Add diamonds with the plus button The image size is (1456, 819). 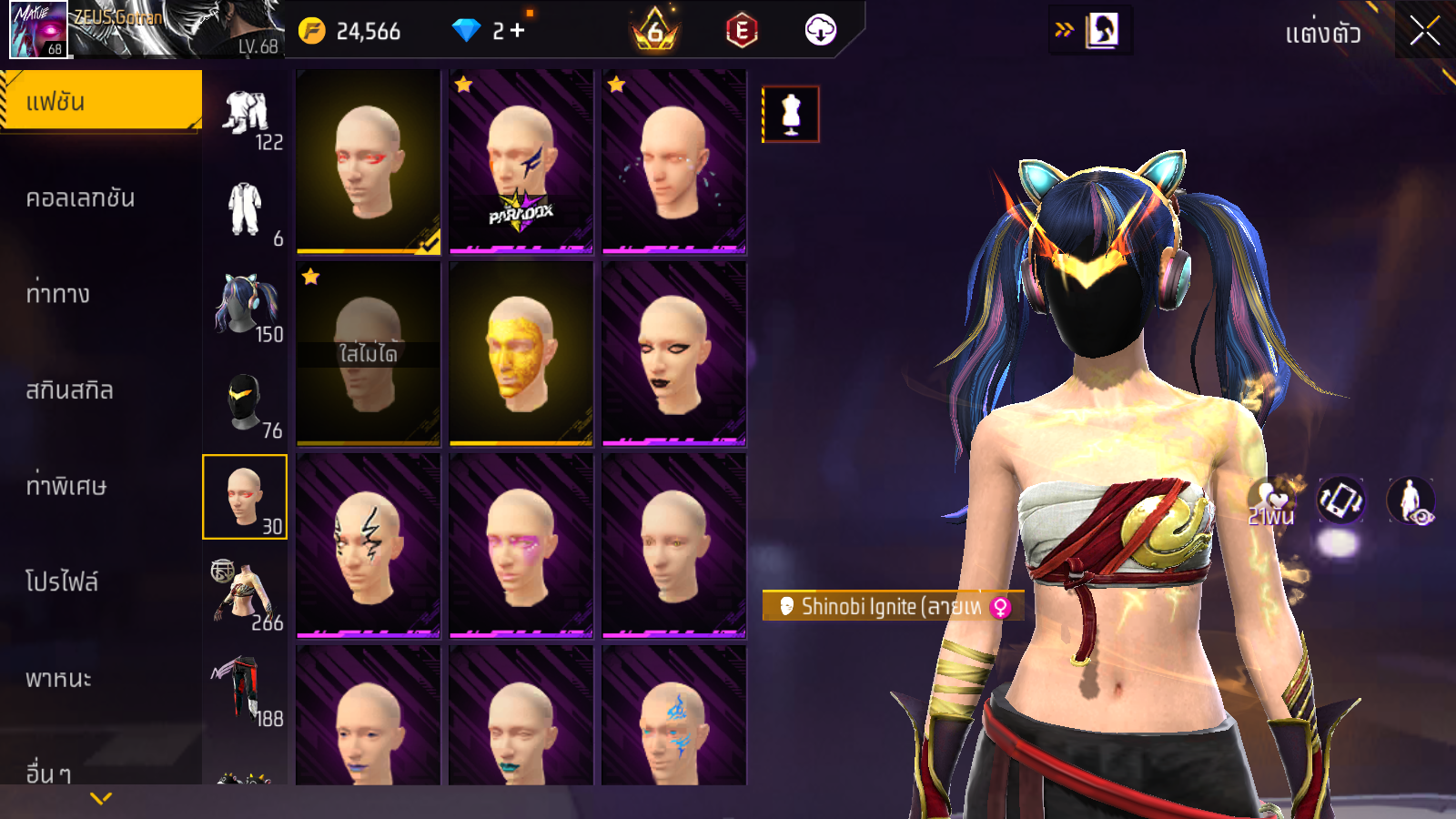click(x=518, y=31)
